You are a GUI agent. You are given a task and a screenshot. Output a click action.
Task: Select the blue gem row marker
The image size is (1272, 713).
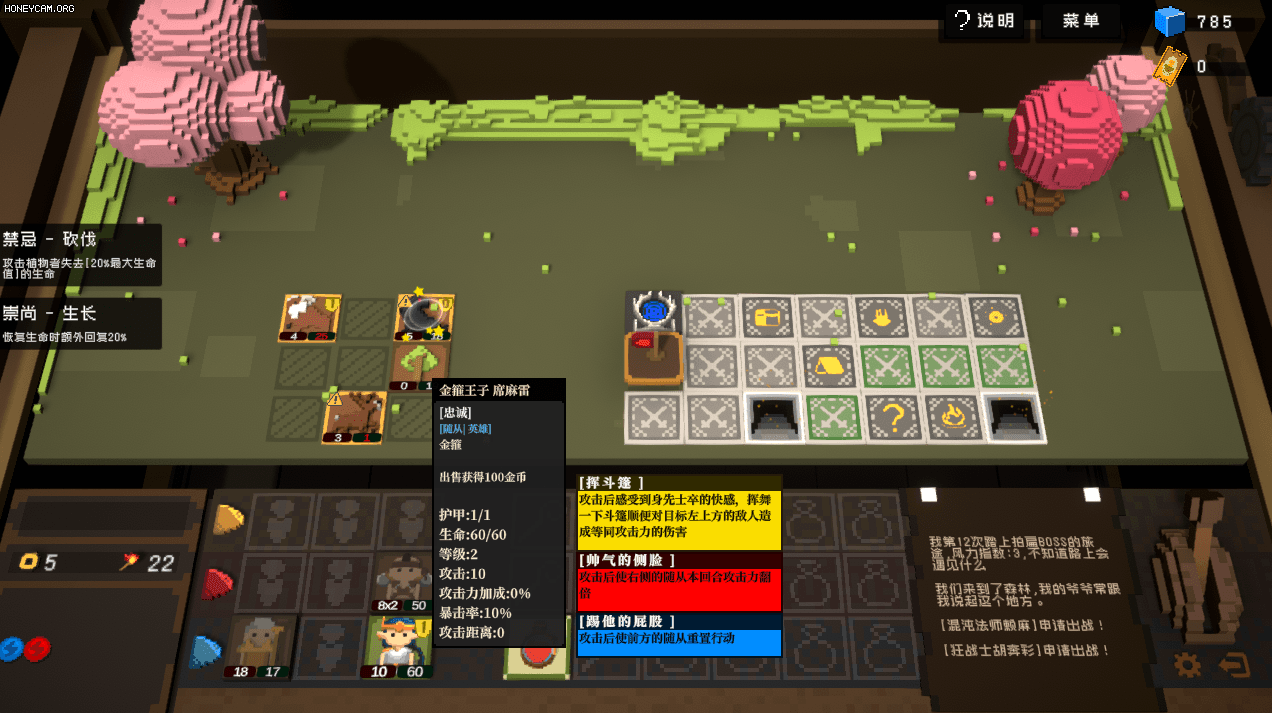click(206, 650)
